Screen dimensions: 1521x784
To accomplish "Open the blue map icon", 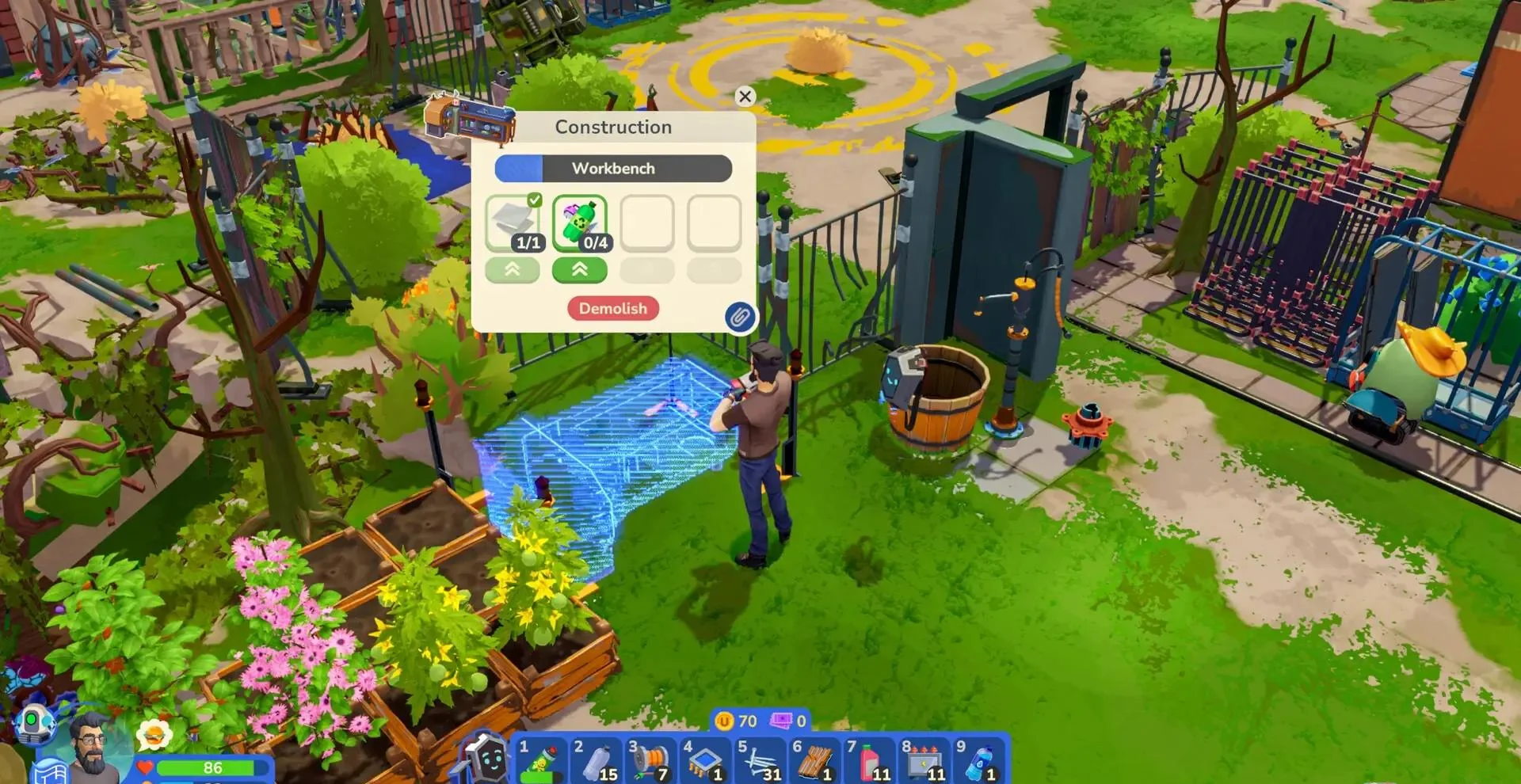I will 49,772.
